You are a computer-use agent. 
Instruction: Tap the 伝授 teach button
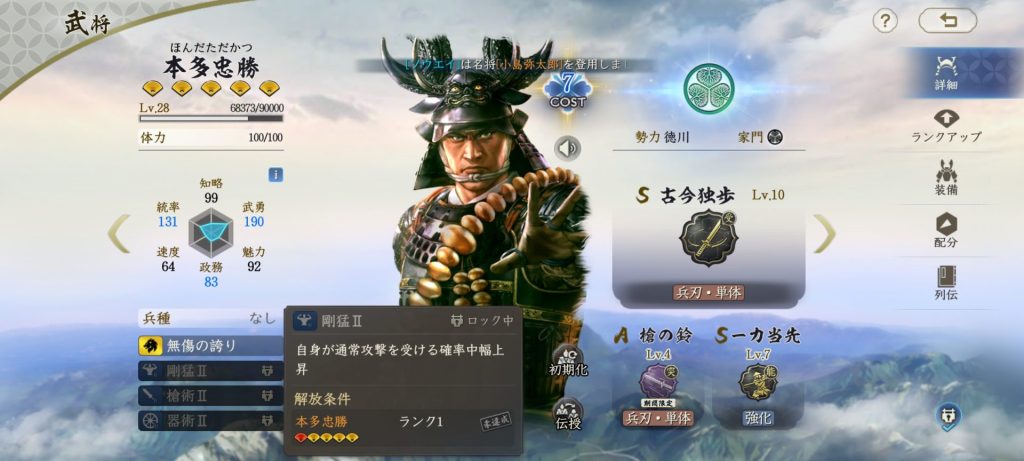pyautogui.click(x=567, y=416)
